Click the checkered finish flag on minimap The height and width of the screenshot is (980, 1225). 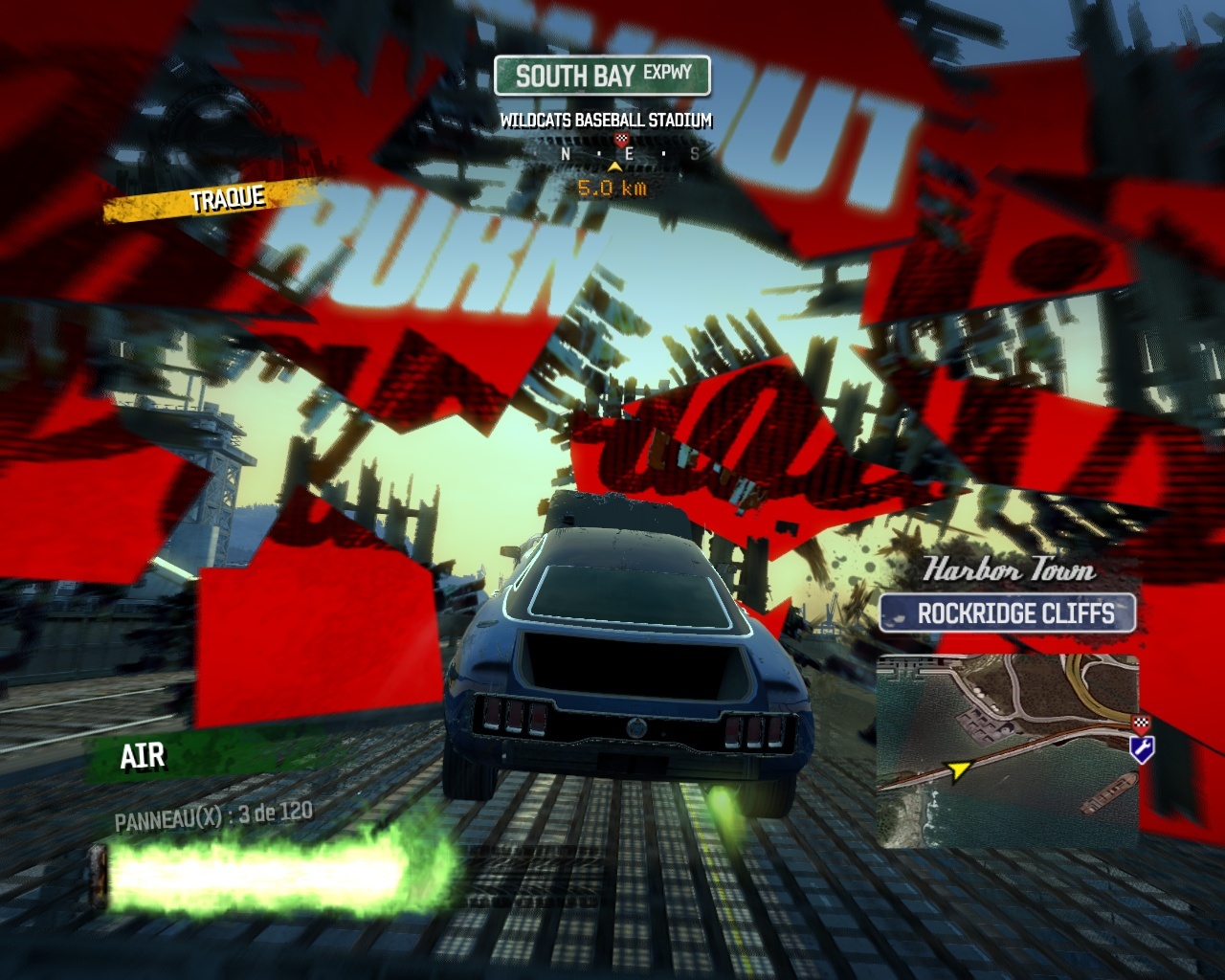(x=1140, y=724)
